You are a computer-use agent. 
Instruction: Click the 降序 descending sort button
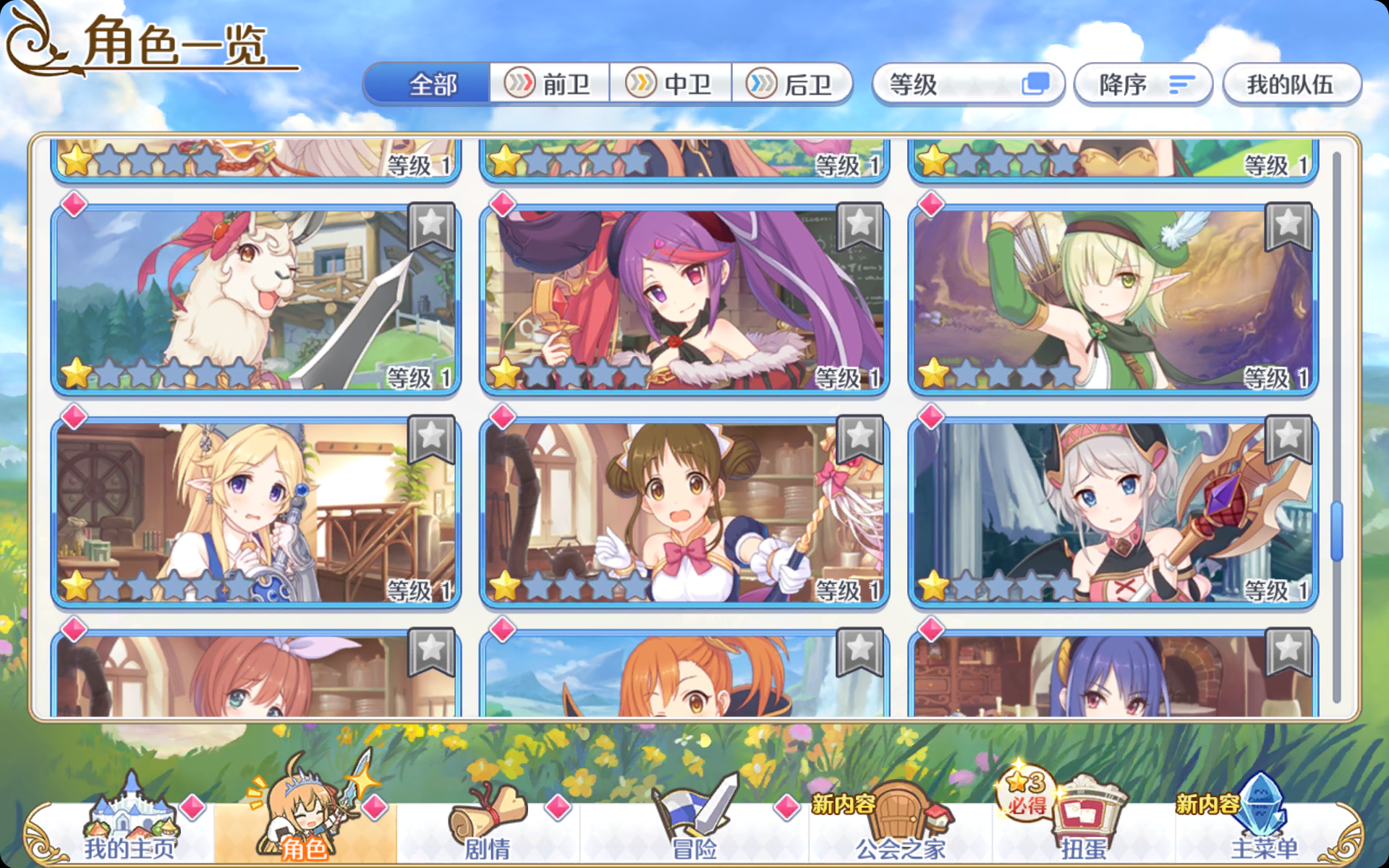[1142, 85]
